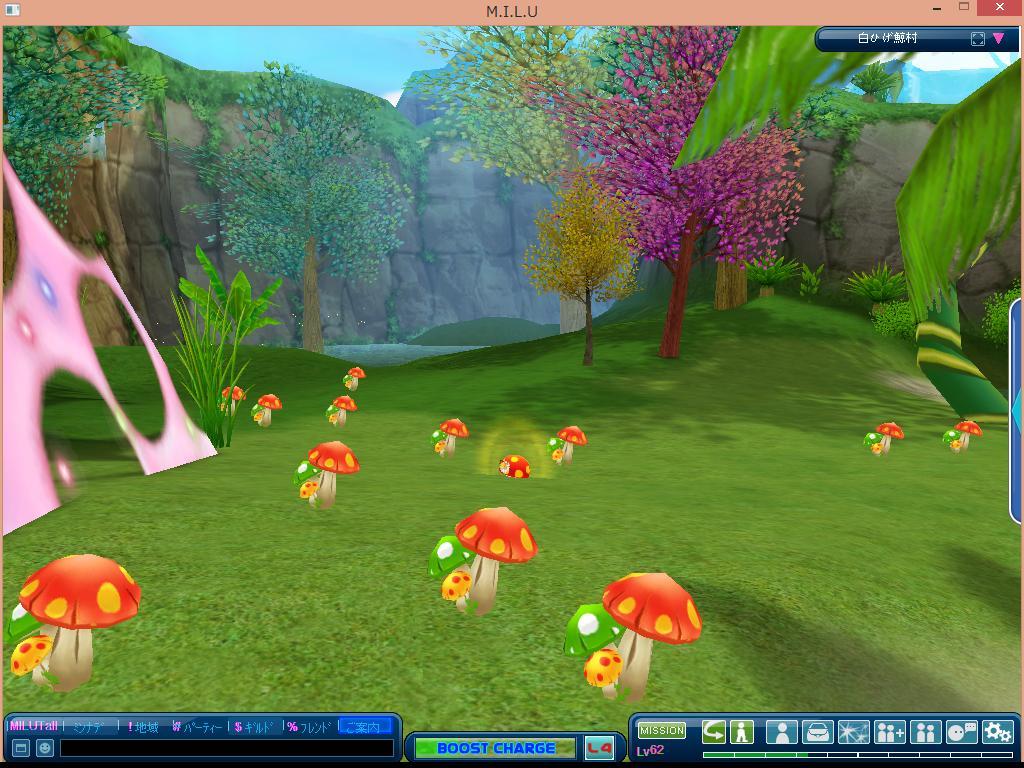Choose the ギルド chat tab
The height and width of the screenshot is (768, 1024).
[x=256, y=727]
